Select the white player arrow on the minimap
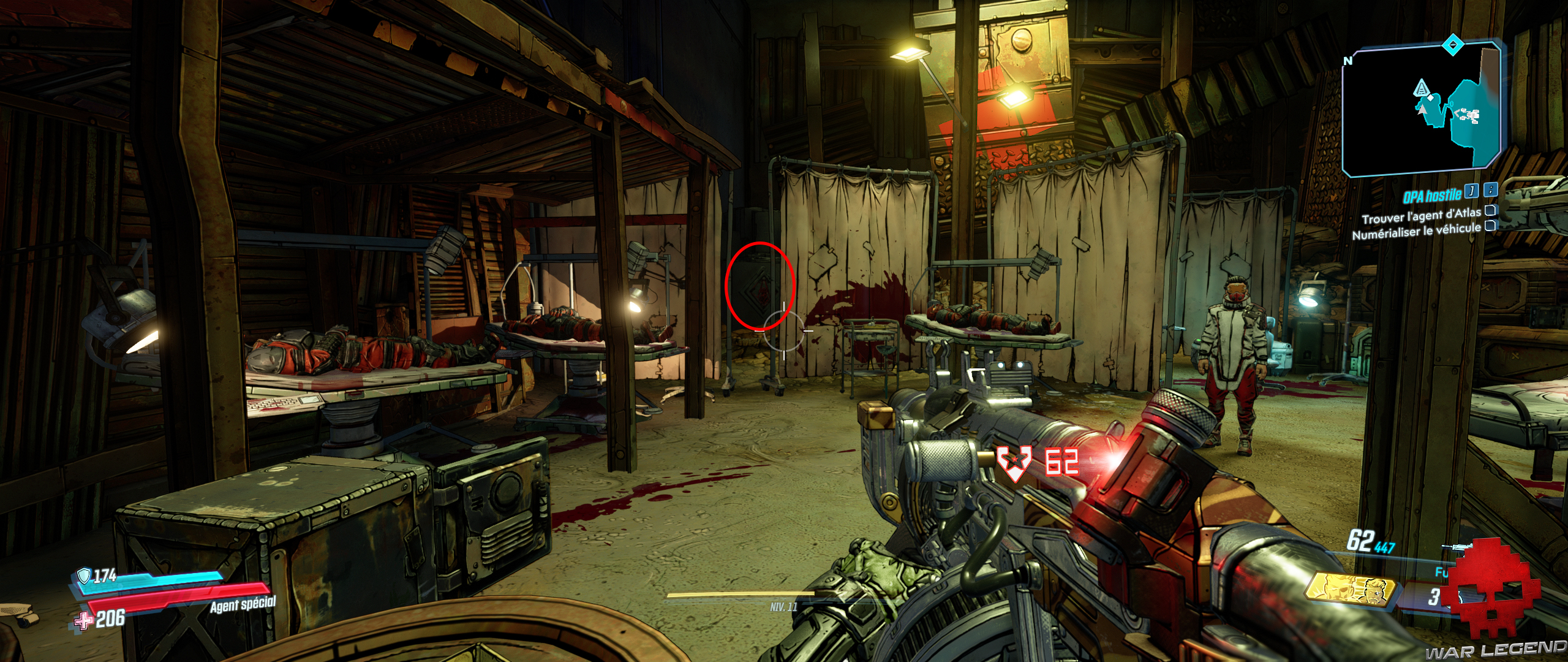Viewport: 1568px width, 662px height. coord(1422,110)
